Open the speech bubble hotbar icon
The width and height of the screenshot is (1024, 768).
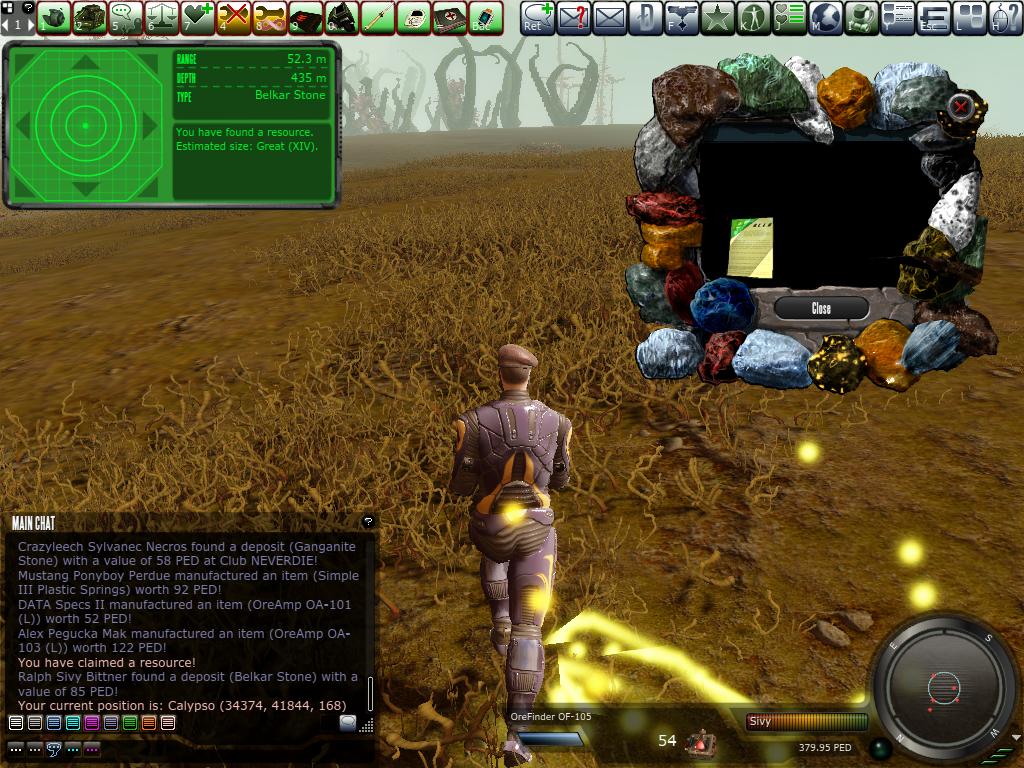tap(126, 17)
